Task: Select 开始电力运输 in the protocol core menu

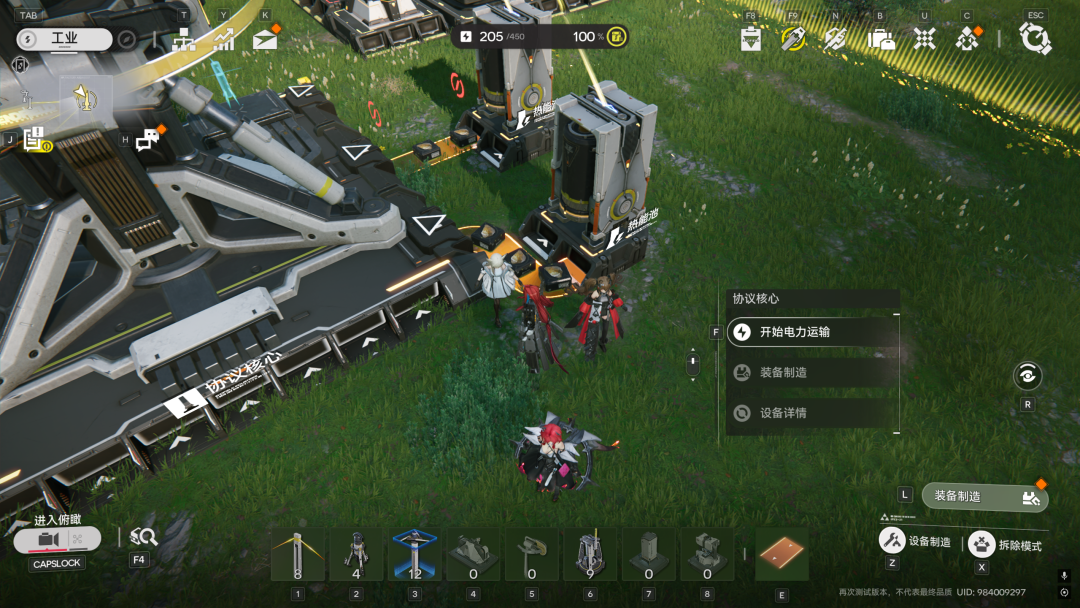Action: pyautogui.click(x=812, y=332)
